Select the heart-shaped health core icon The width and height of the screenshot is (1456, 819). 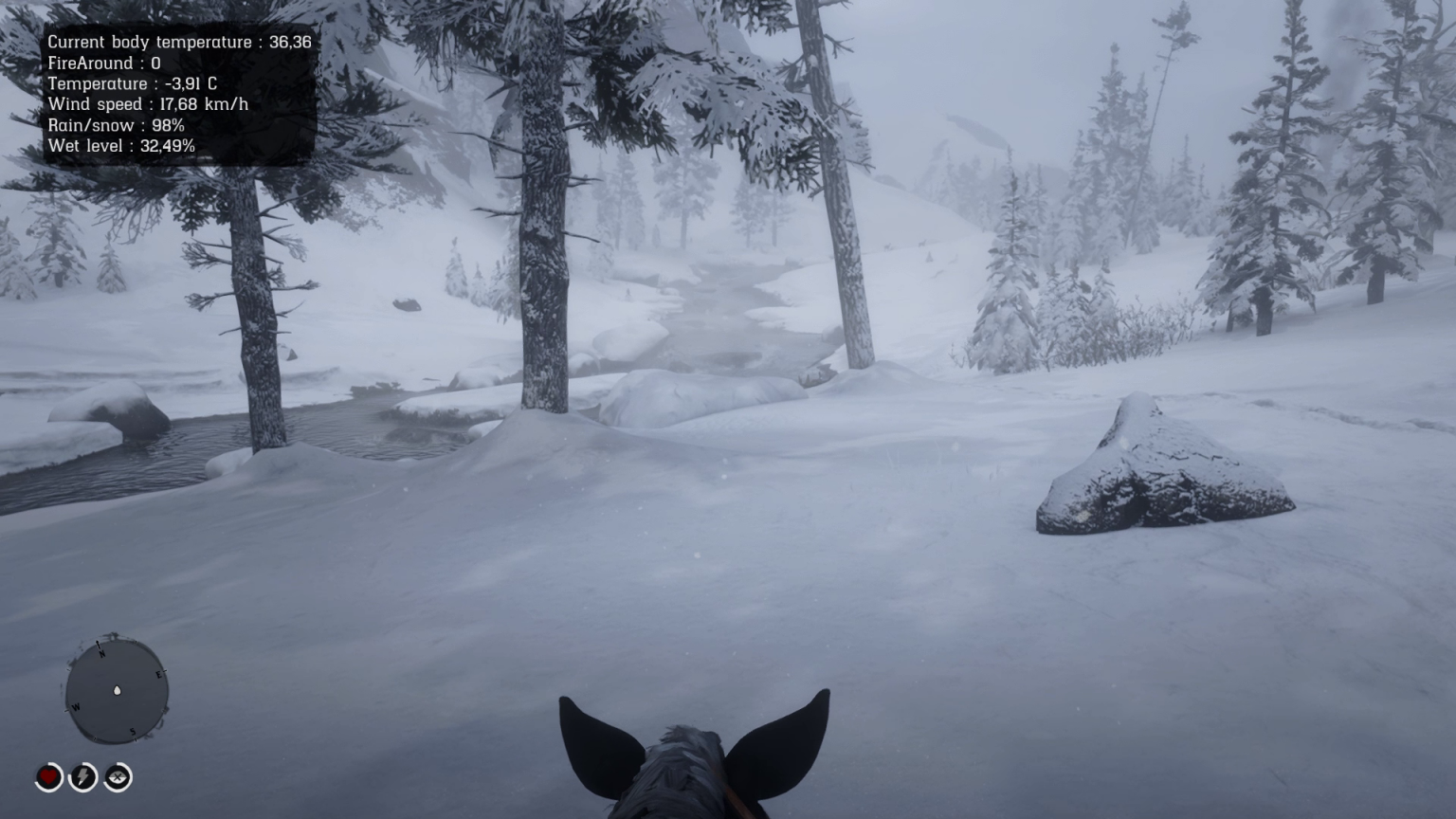tap(47, 777)
